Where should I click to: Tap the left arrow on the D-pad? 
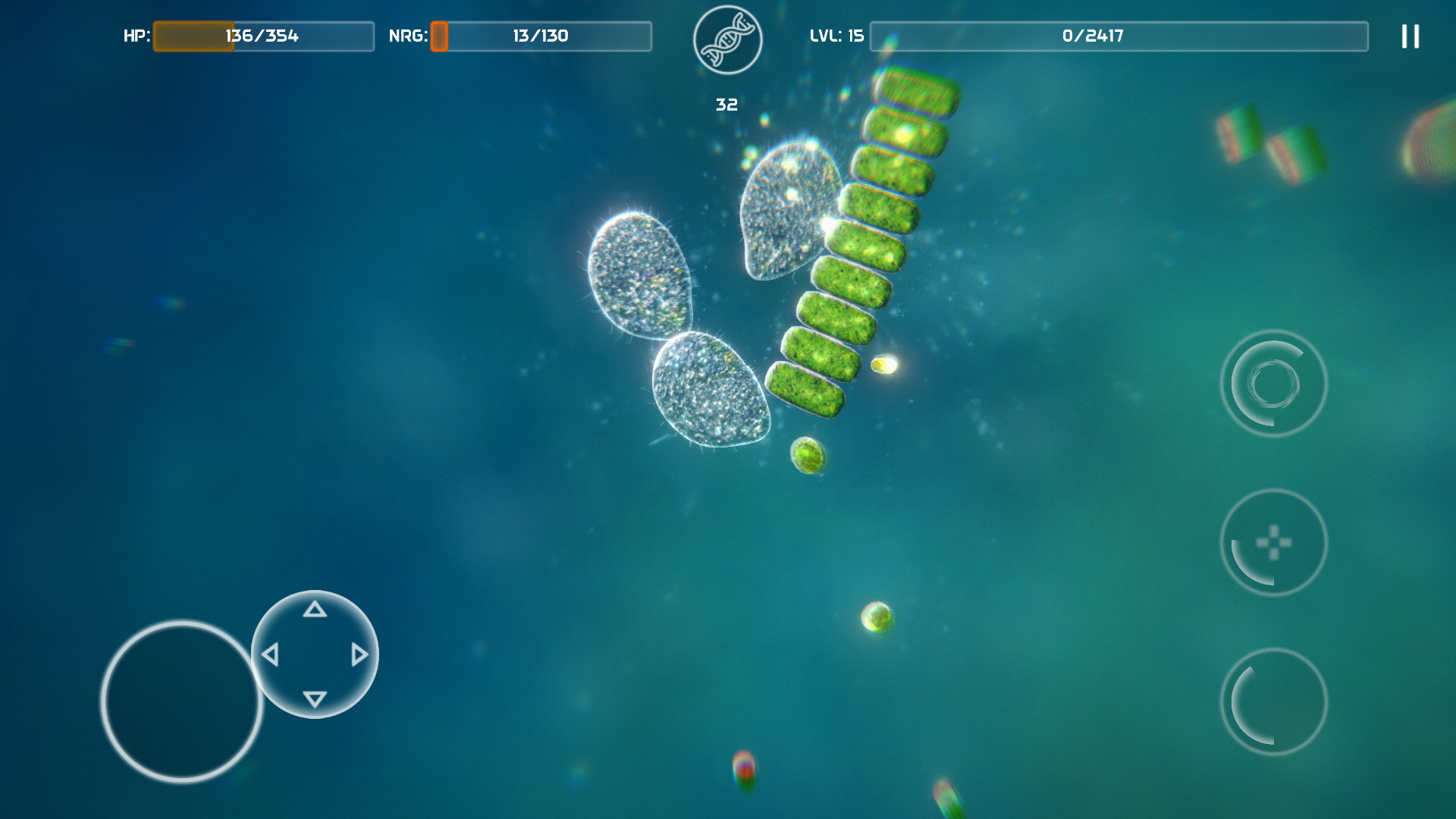[270, 653]
